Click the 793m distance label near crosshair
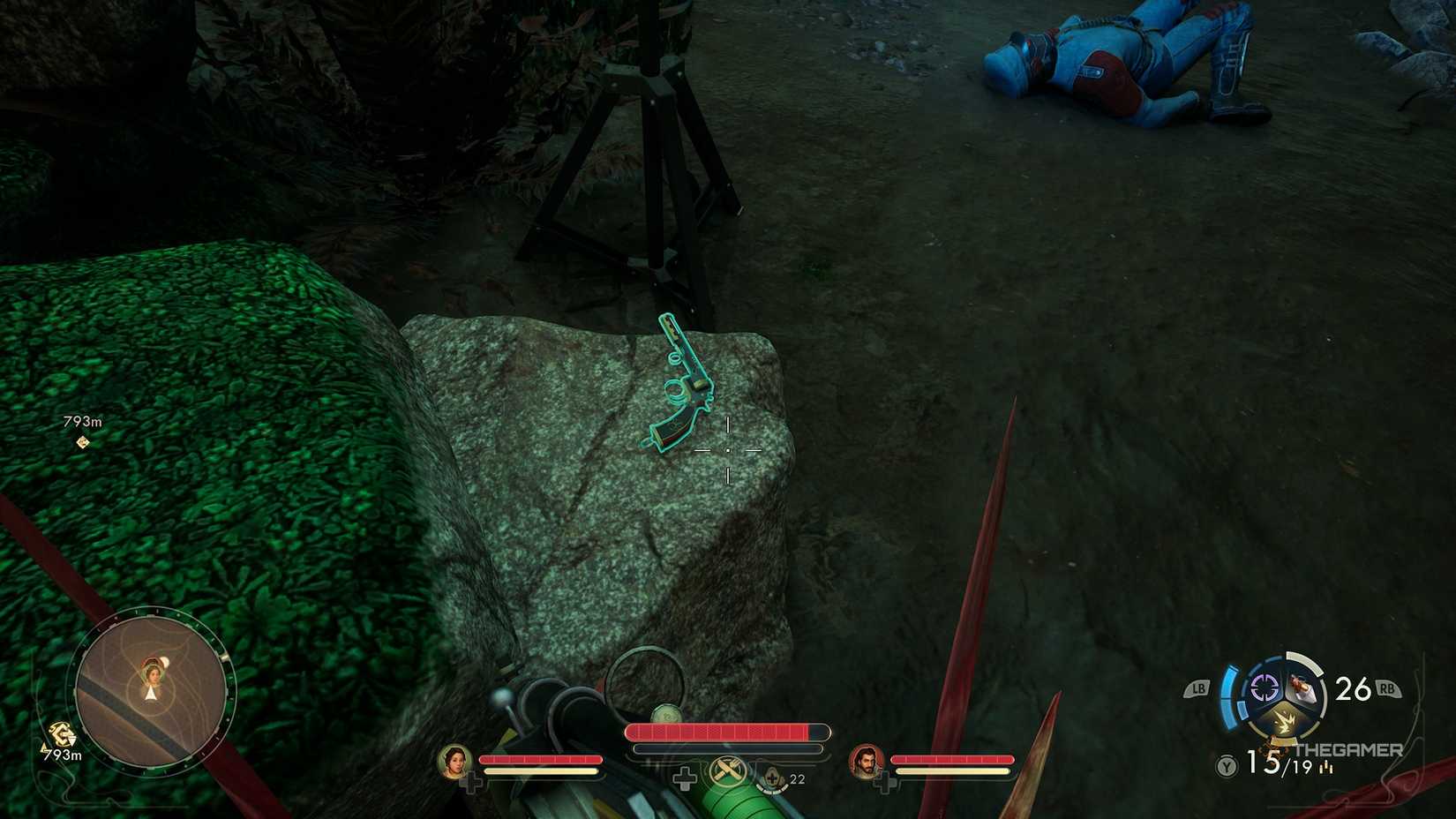The height and width of the screenshot is (819, 1456). (82, 421)
